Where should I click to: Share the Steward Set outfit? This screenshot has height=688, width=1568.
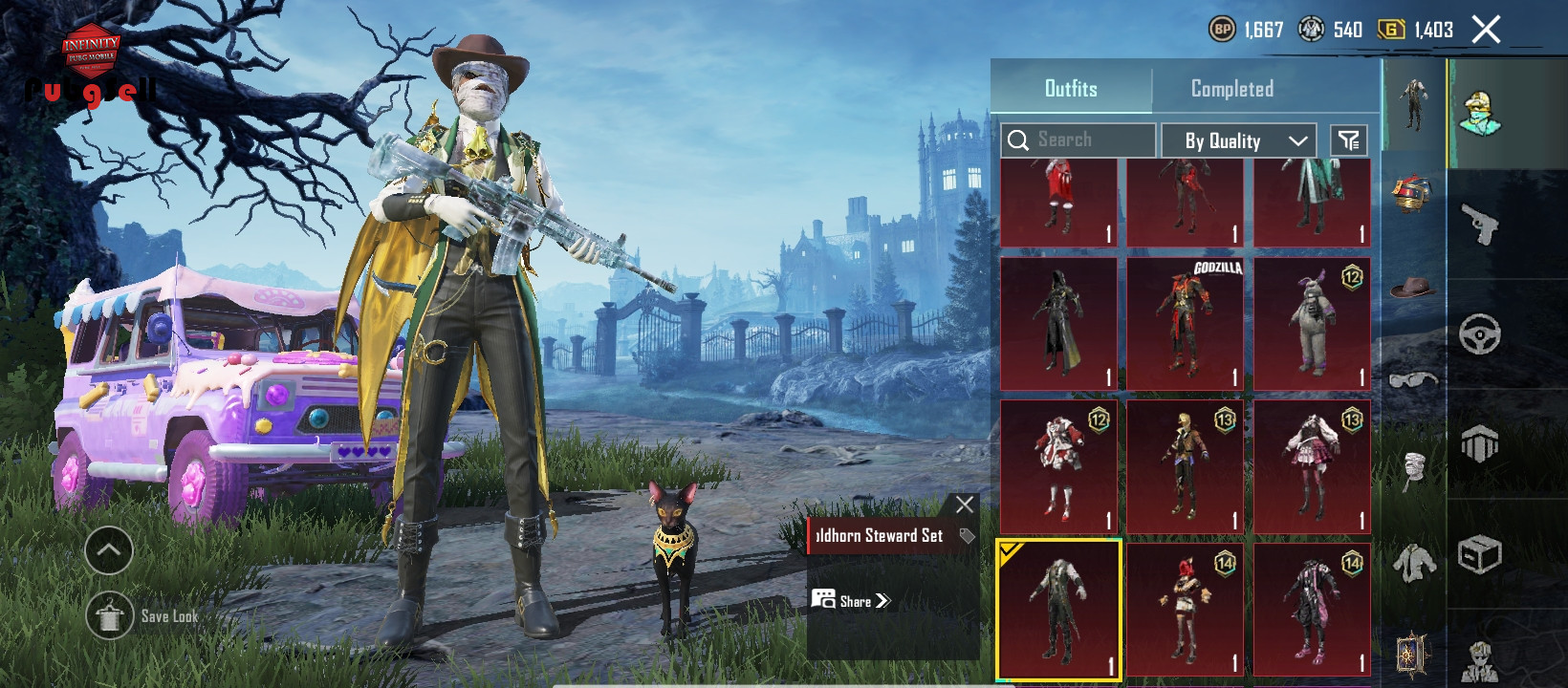point(852,601)
